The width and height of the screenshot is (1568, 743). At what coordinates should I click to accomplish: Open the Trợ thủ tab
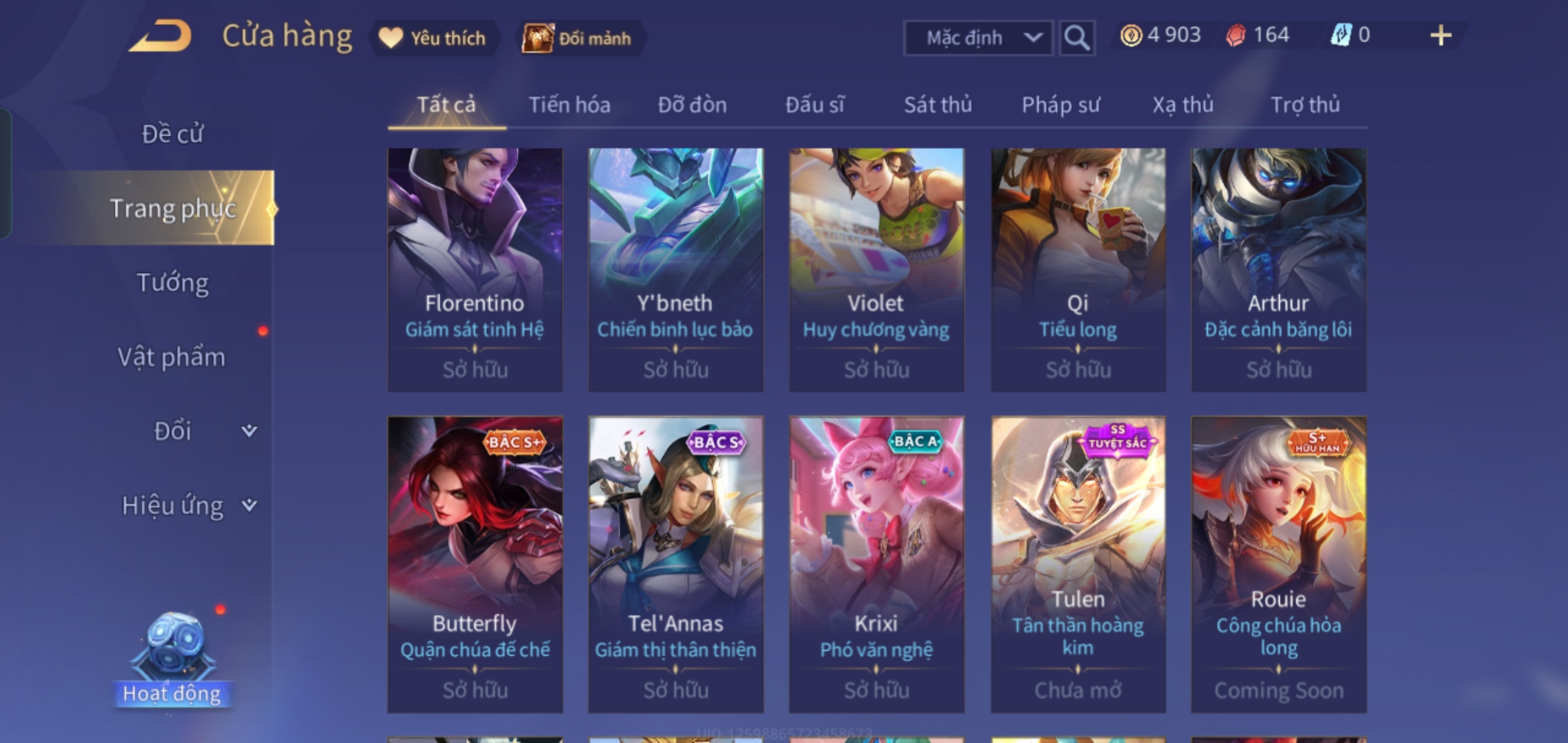[1305, 105]
